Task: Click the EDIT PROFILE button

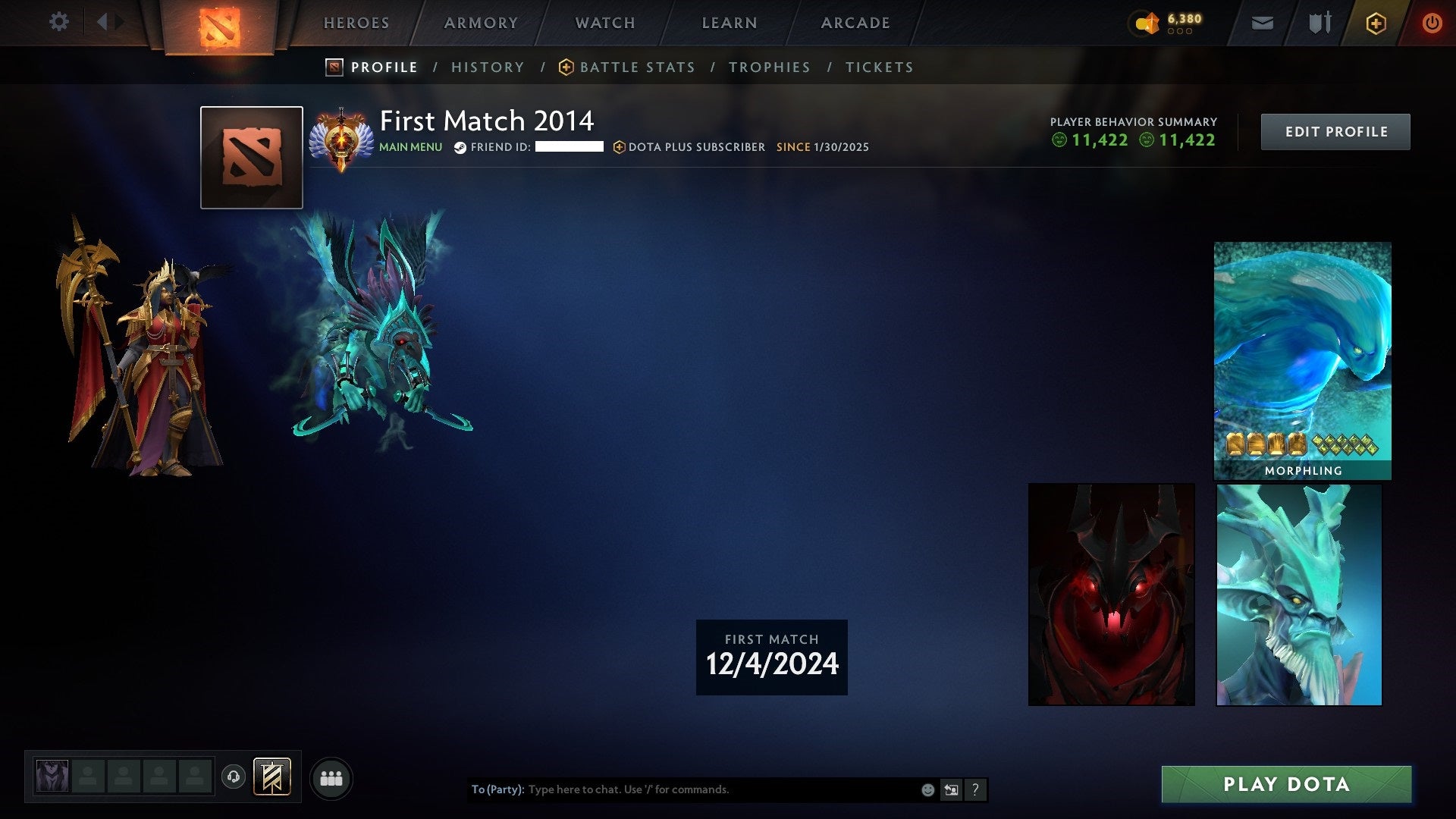Action: pyautogui.click(x=1335, y=130)
